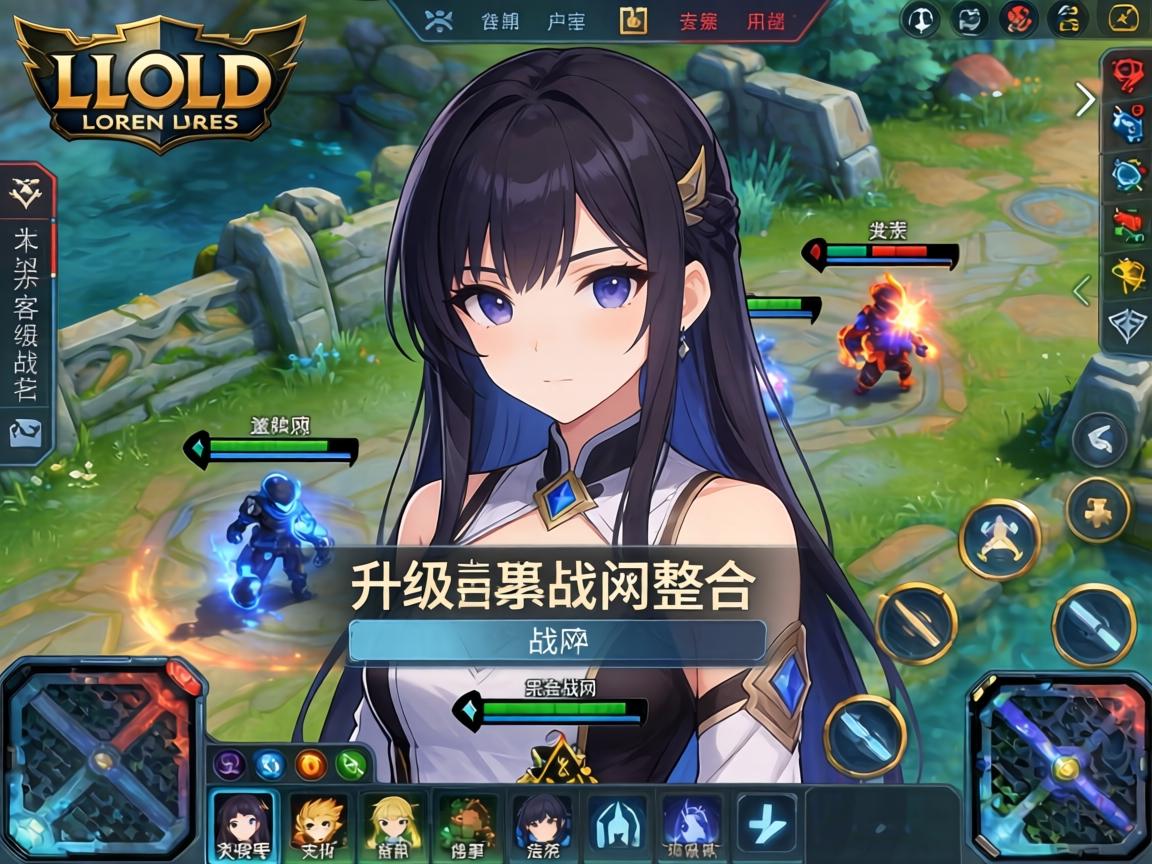Activate the purple round spell orb
The height and width of the screenshot is (864, 1152).
(x=231, y=765)
